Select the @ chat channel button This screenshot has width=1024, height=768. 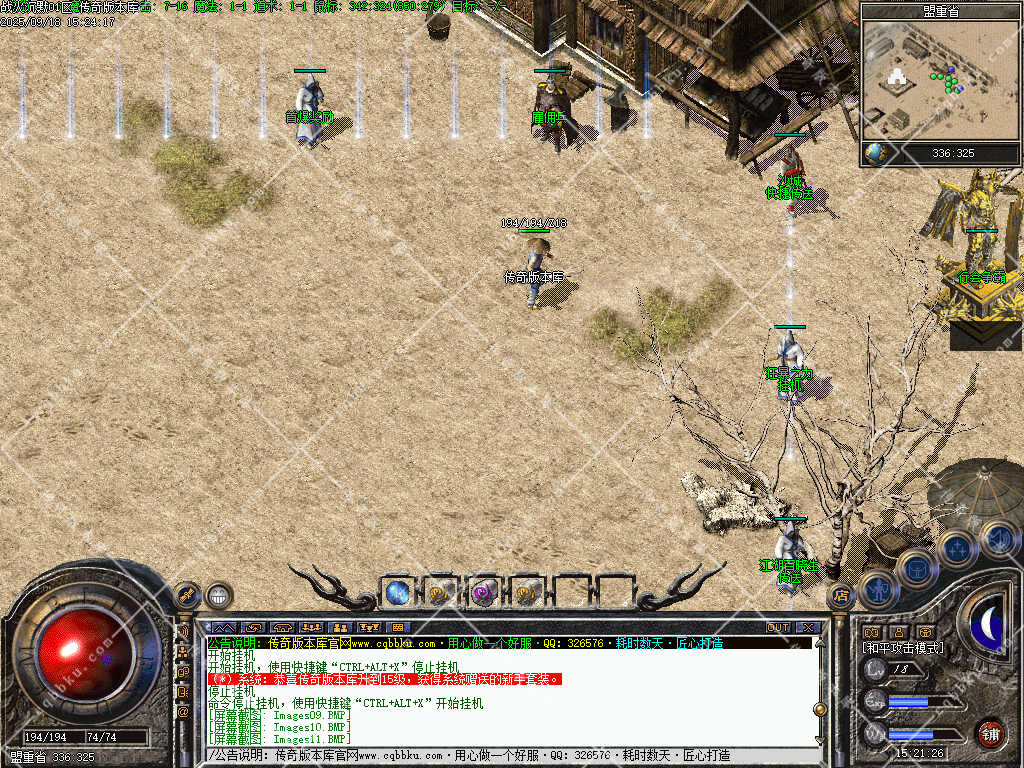184,711
